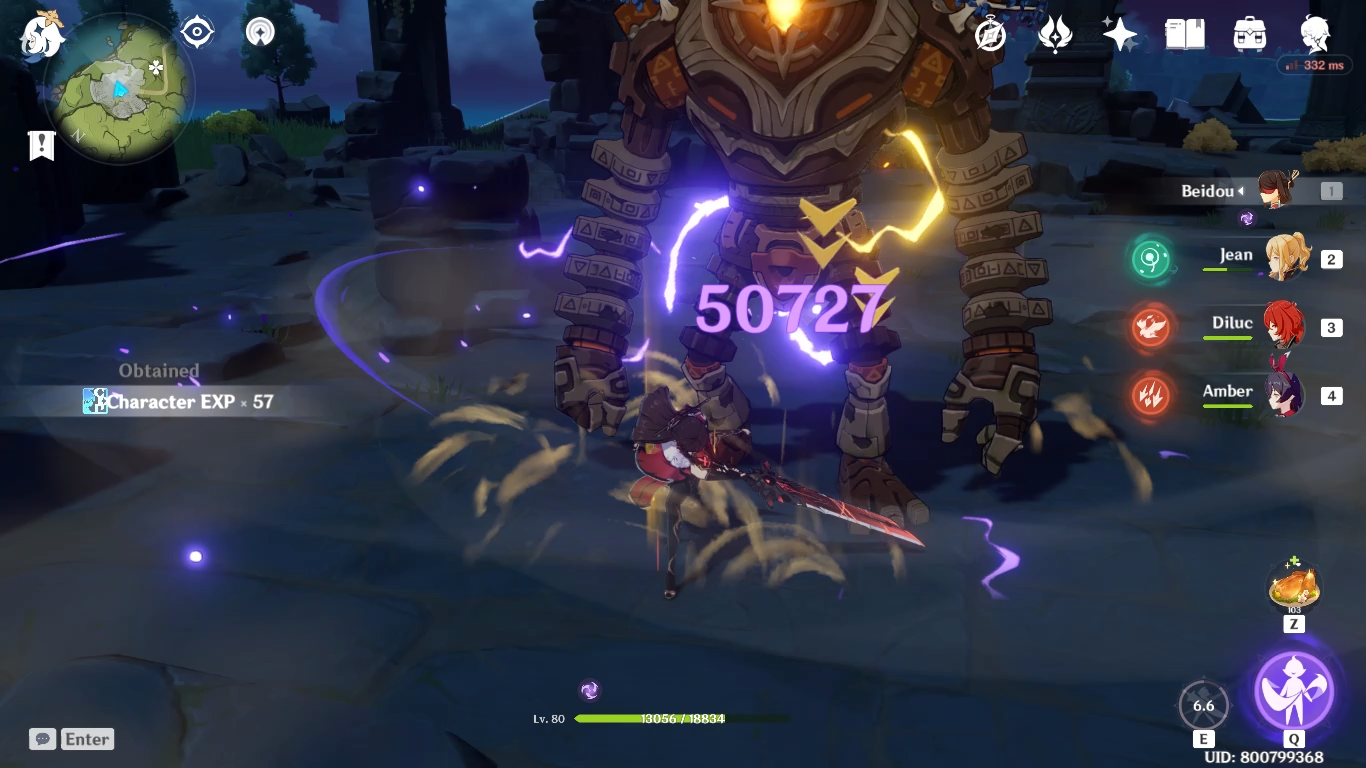Open the Wish menu star icon
Screen dimensions: 1366x768
pyautogui.click(x=1119, y=33)
